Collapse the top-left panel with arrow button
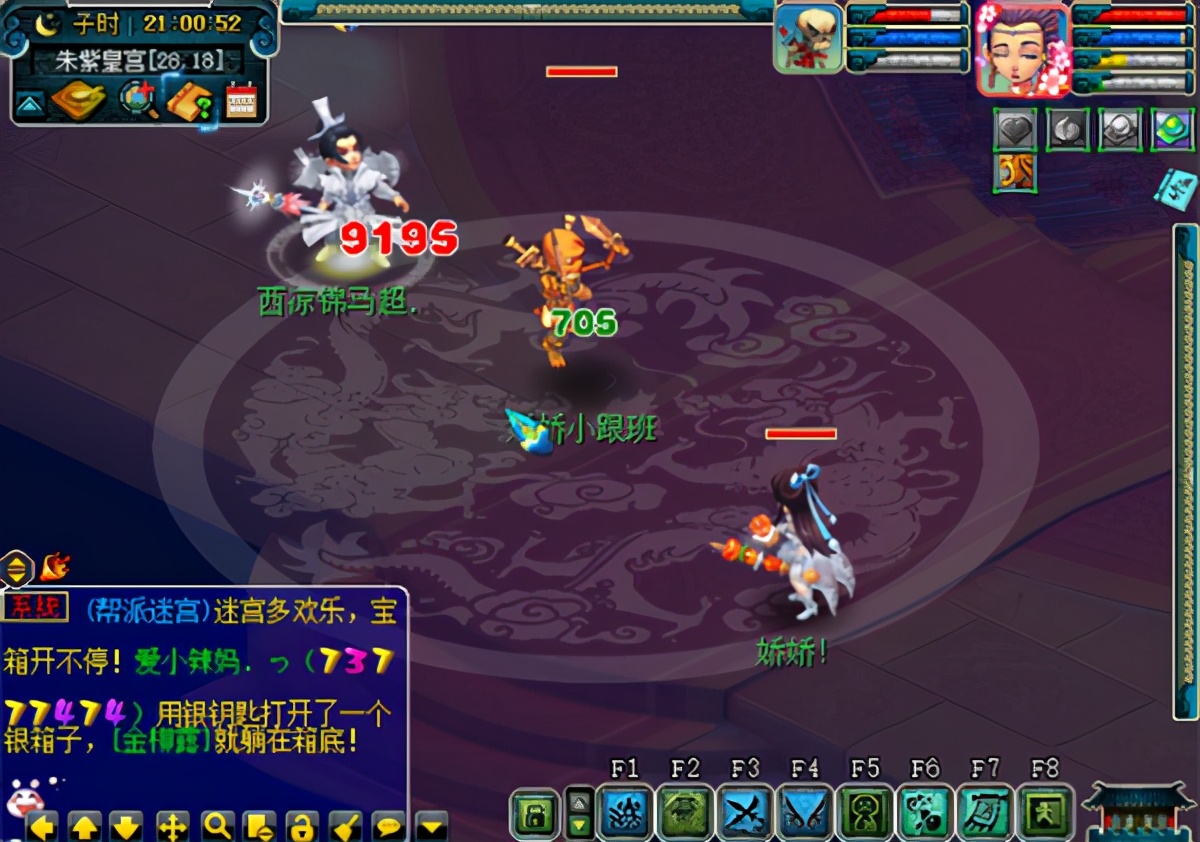 30,103
